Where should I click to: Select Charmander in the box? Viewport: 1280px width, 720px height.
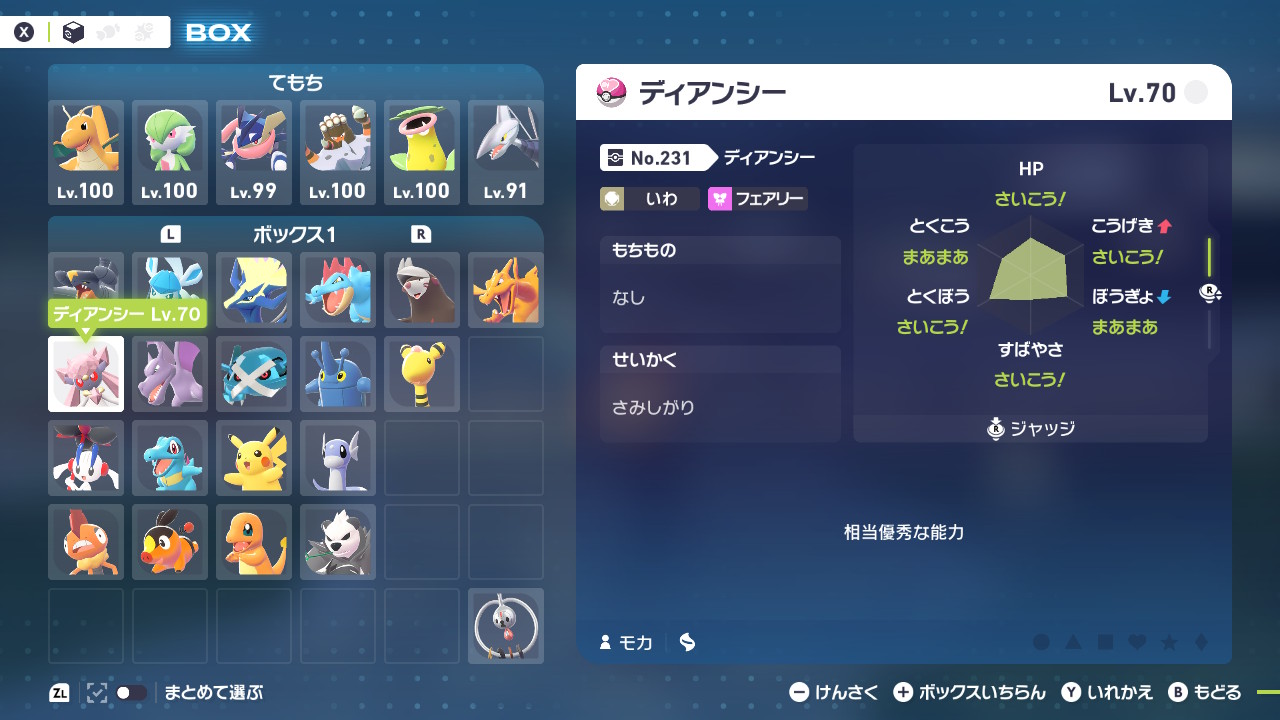pyautogui.click(x=254, y=542)
